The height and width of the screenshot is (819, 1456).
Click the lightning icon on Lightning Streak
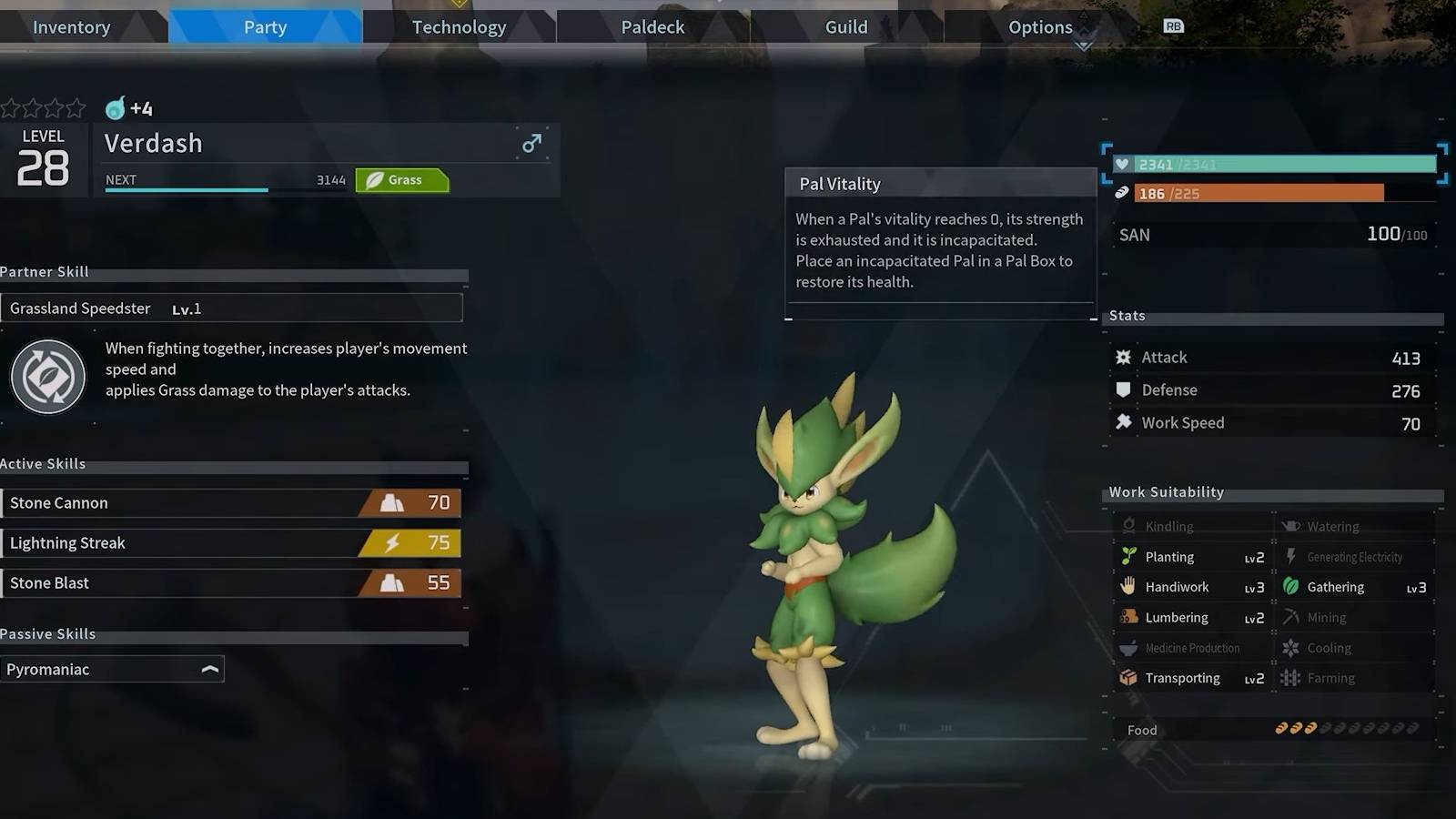pyautogui.click(x=392, y=542)
